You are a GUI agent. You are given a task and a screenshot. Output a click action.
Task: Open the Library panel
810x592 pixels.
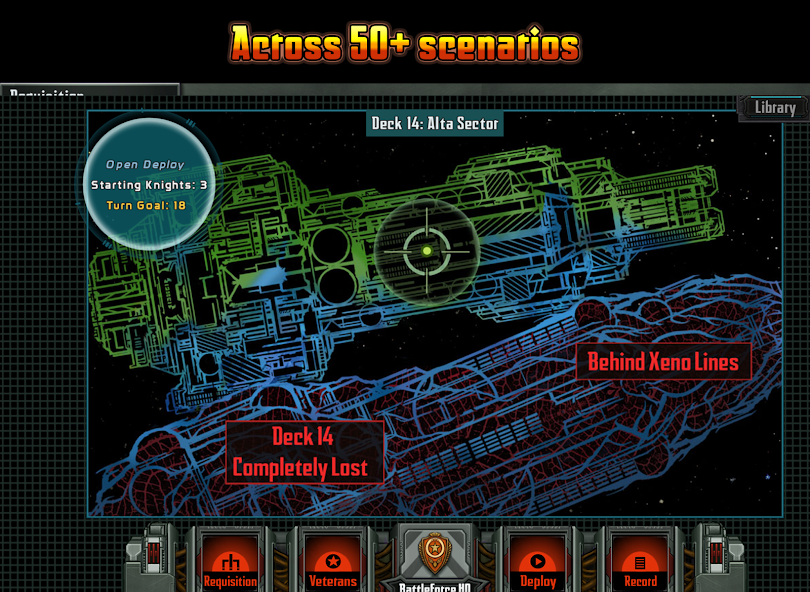[x=774, y=108]
